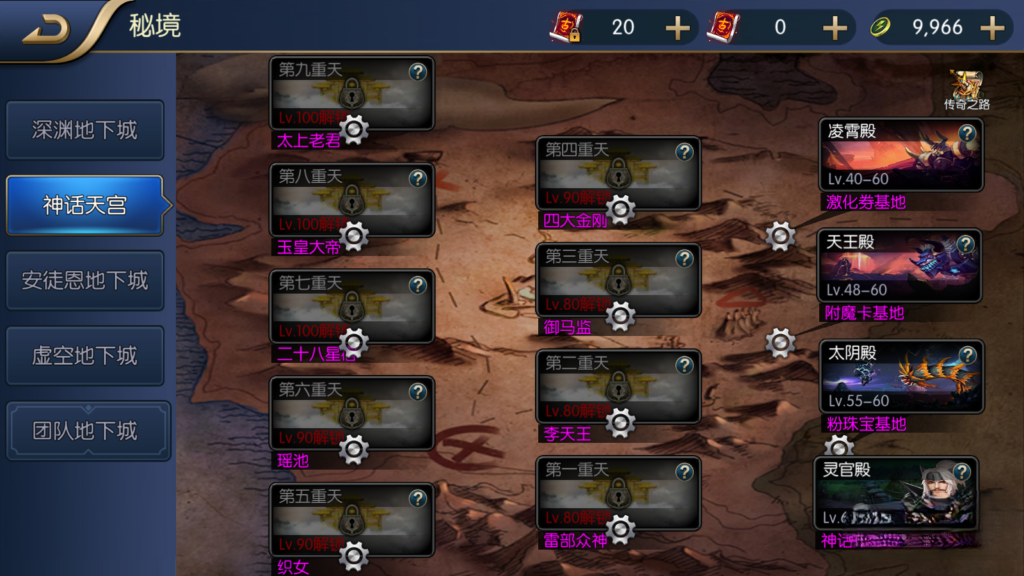Image resolution: width=1024 pixels, height=576 pixels.
Task: Show help info for 凌霄殿
Action: [x=967, y=133]
